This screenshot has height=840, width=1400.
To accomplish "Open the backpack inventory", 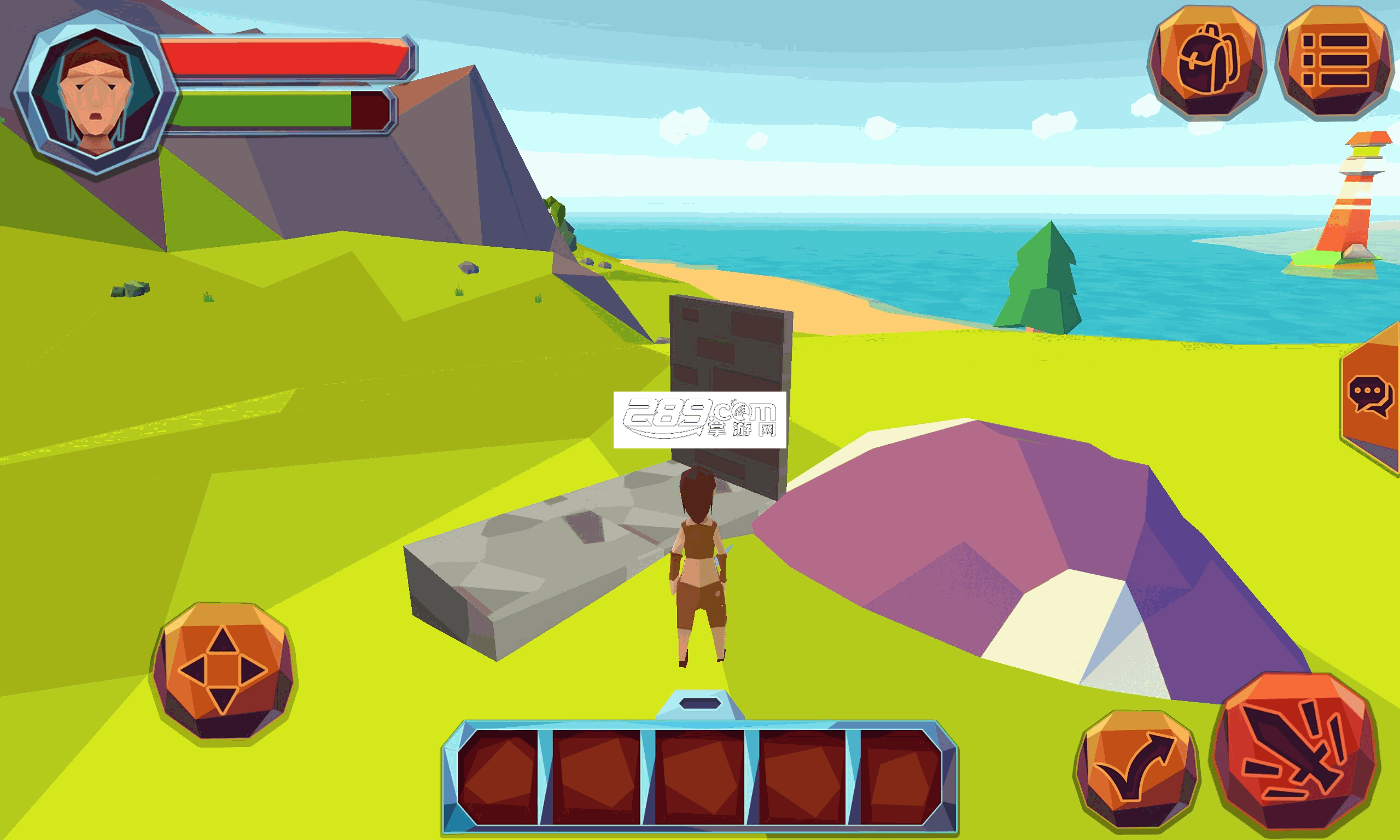I will pos(1206,61).
